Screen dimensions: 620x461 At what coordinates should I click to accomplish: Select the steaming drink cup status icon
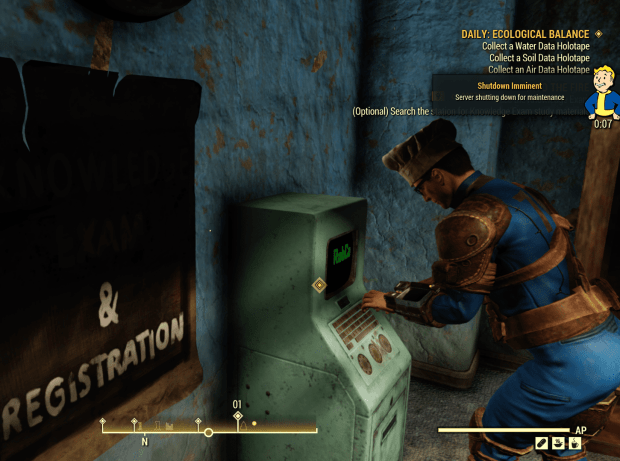[575, 442]
